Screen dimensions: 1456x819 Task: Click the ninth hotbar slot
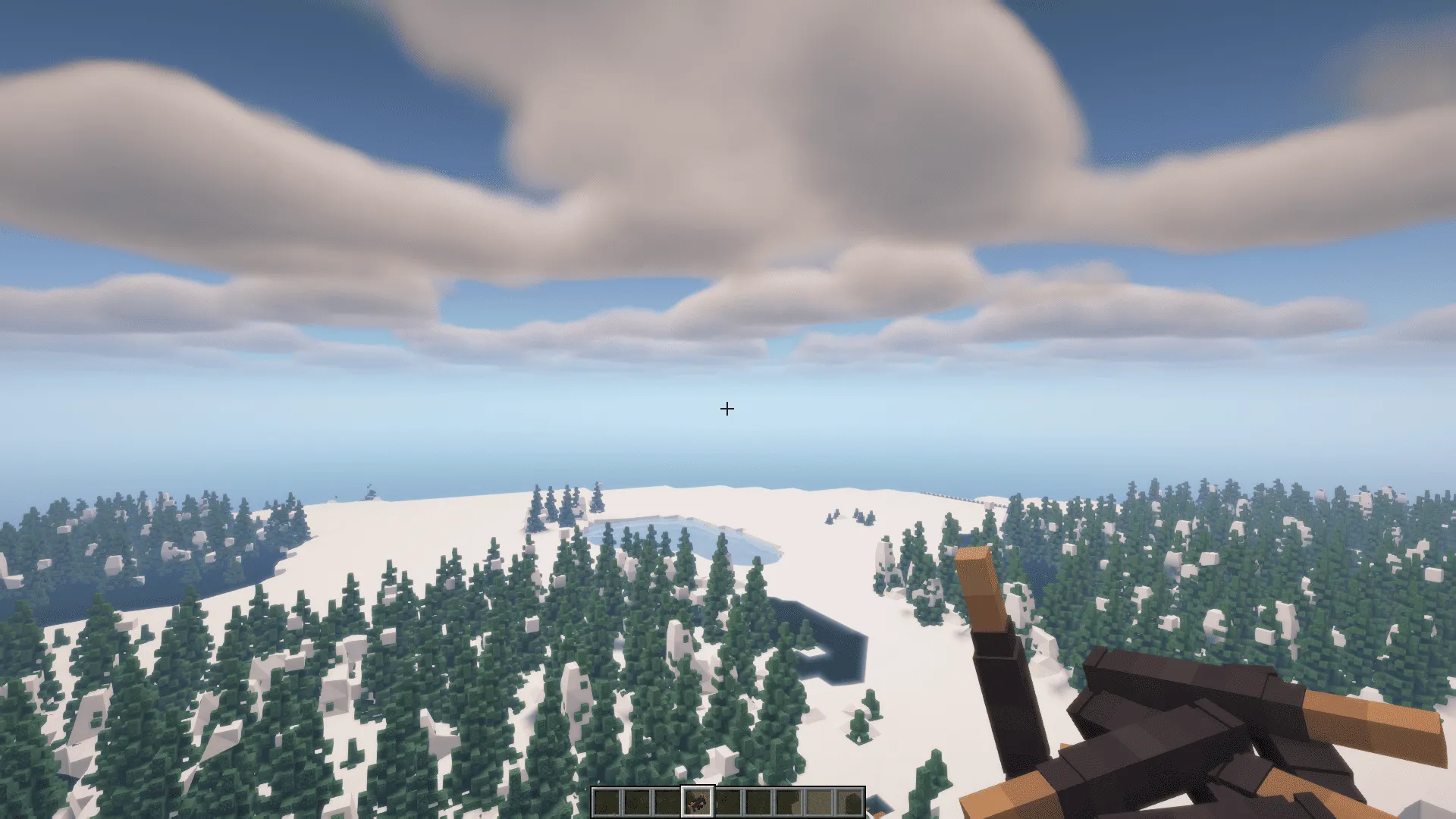849,802
